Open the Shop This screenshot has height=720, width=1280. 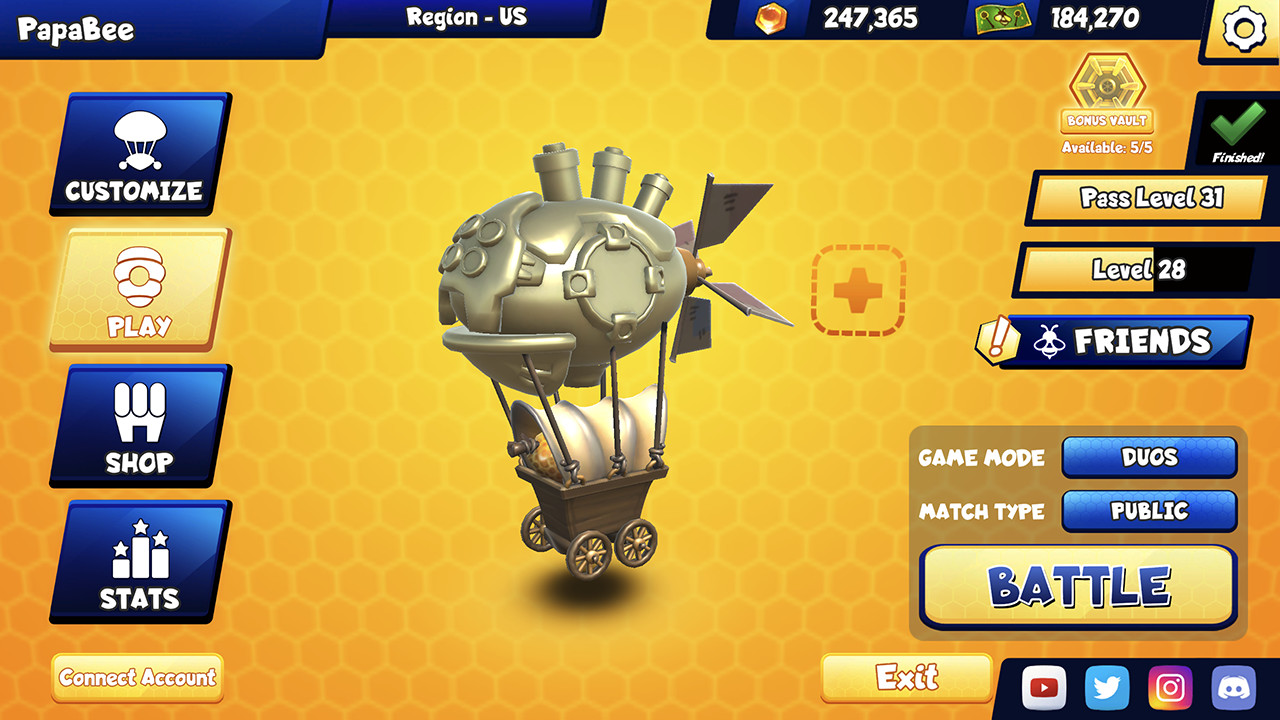[x=139, y=425]
